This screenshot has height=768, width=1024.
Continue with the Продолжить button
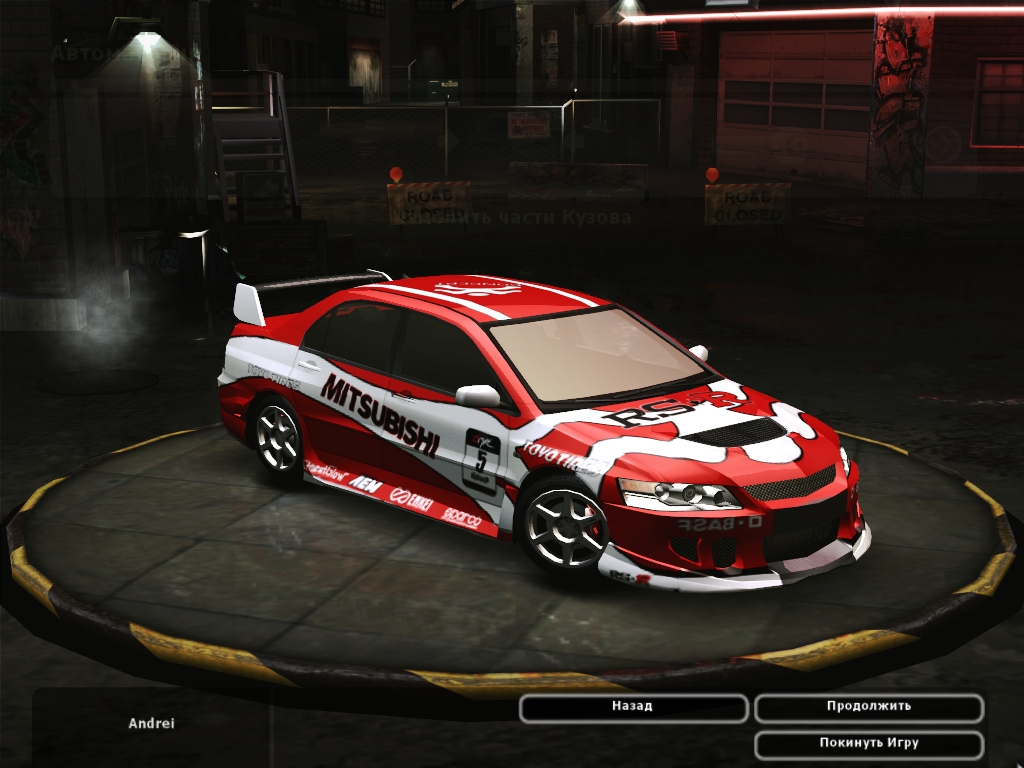868,707
